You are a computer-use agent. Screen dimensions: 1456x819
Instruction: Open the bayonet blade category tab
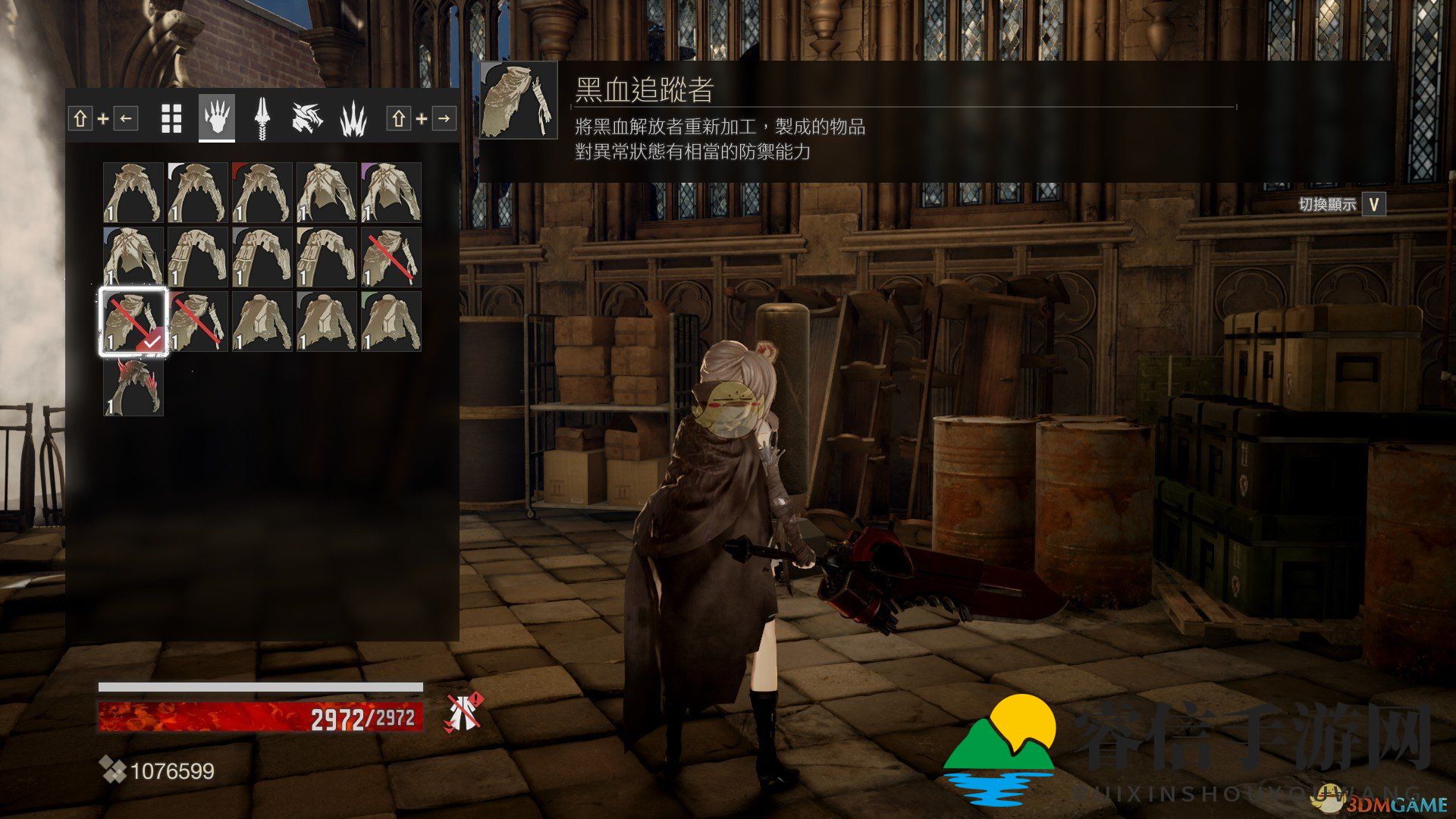pos(262,118)
